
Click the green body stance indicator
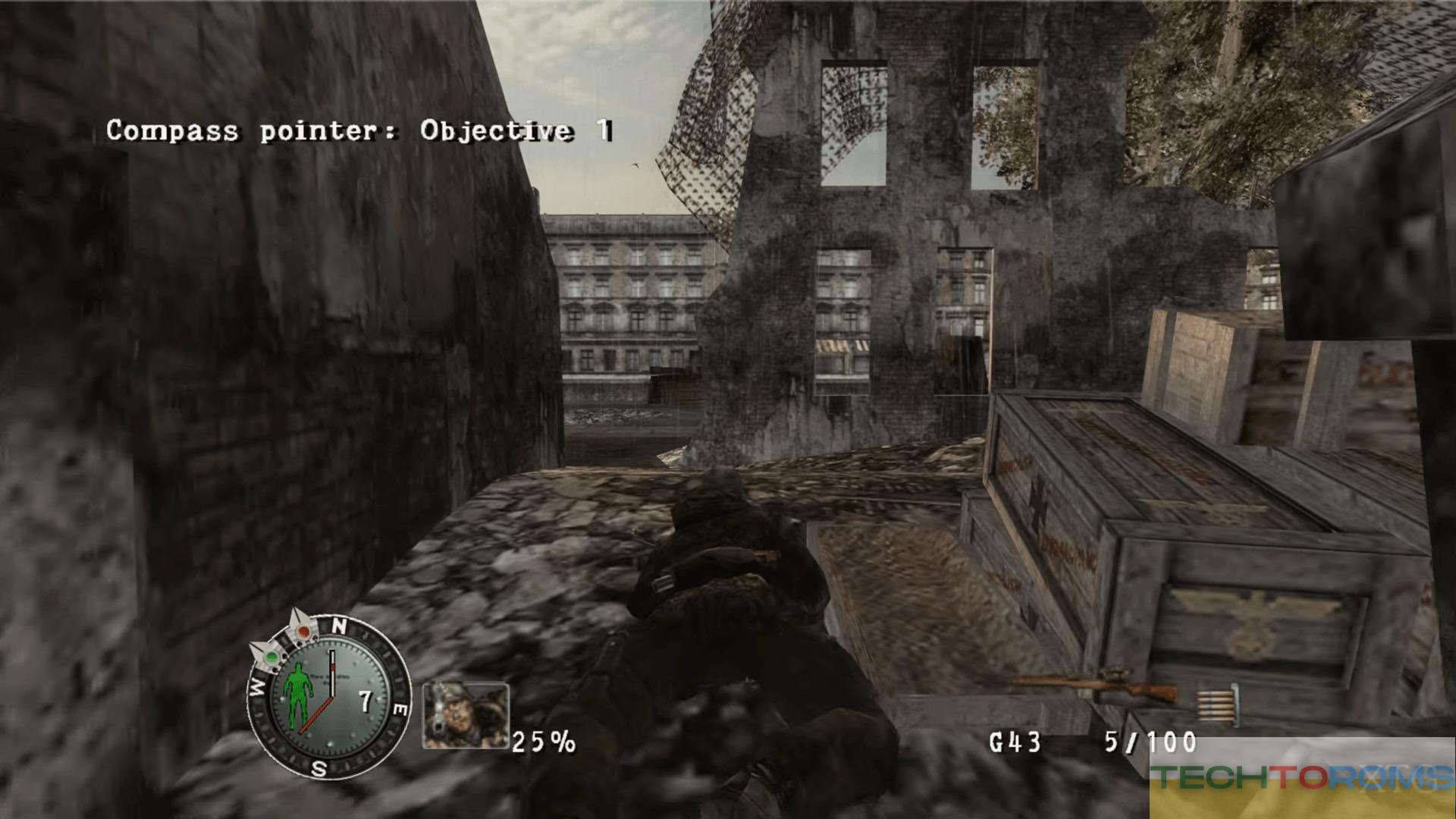point(298,692)
